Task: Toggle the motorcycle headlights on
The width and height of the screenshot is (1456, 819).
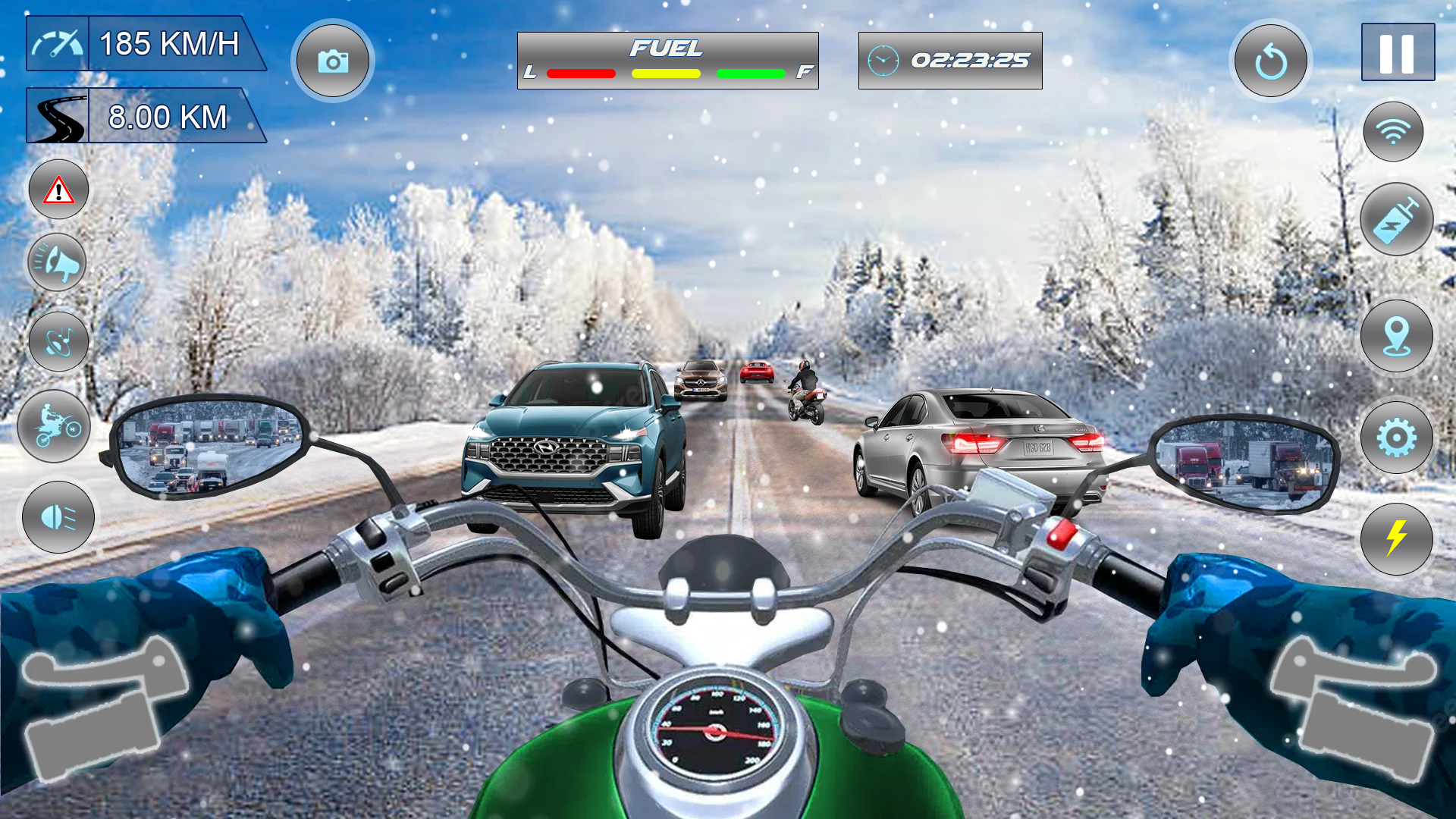Action: click(58, 518)
